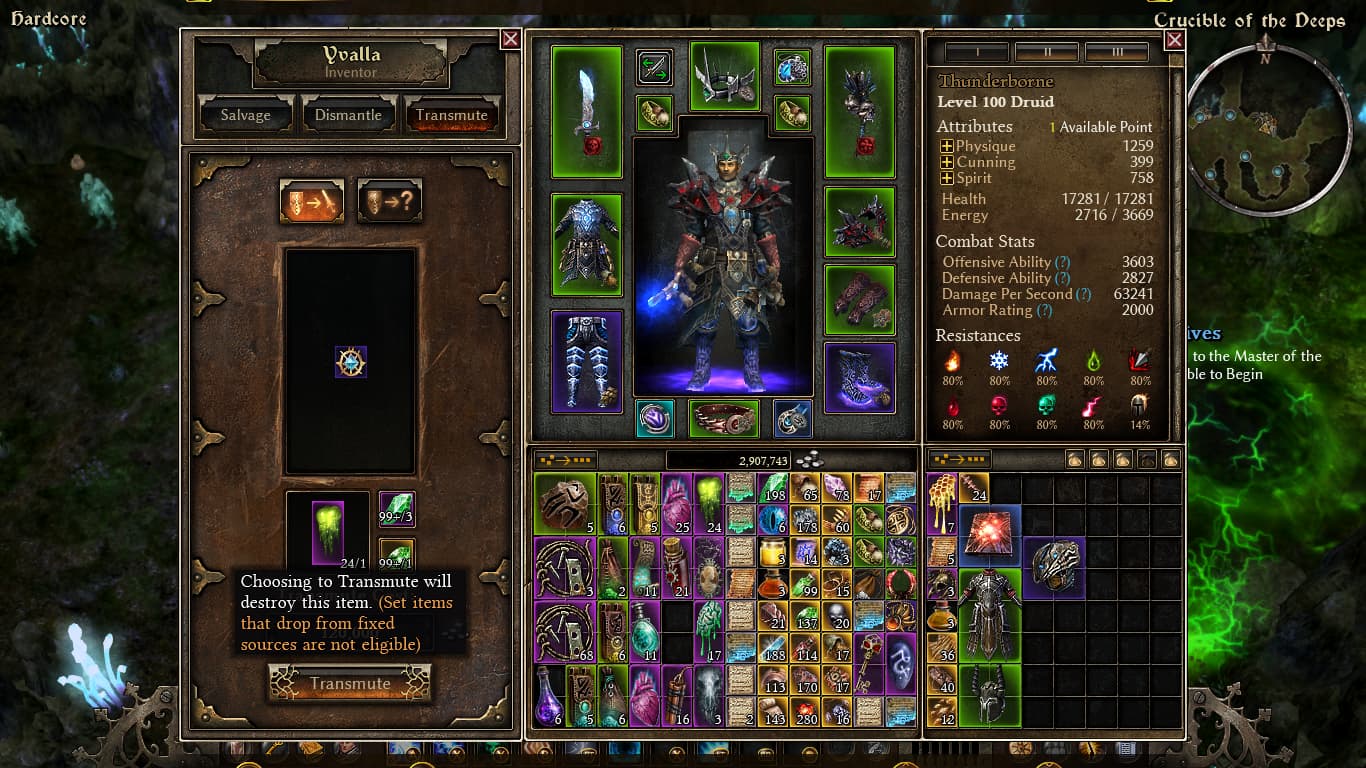
Task: Select the equipped boots slot
Action: [859, 378]
